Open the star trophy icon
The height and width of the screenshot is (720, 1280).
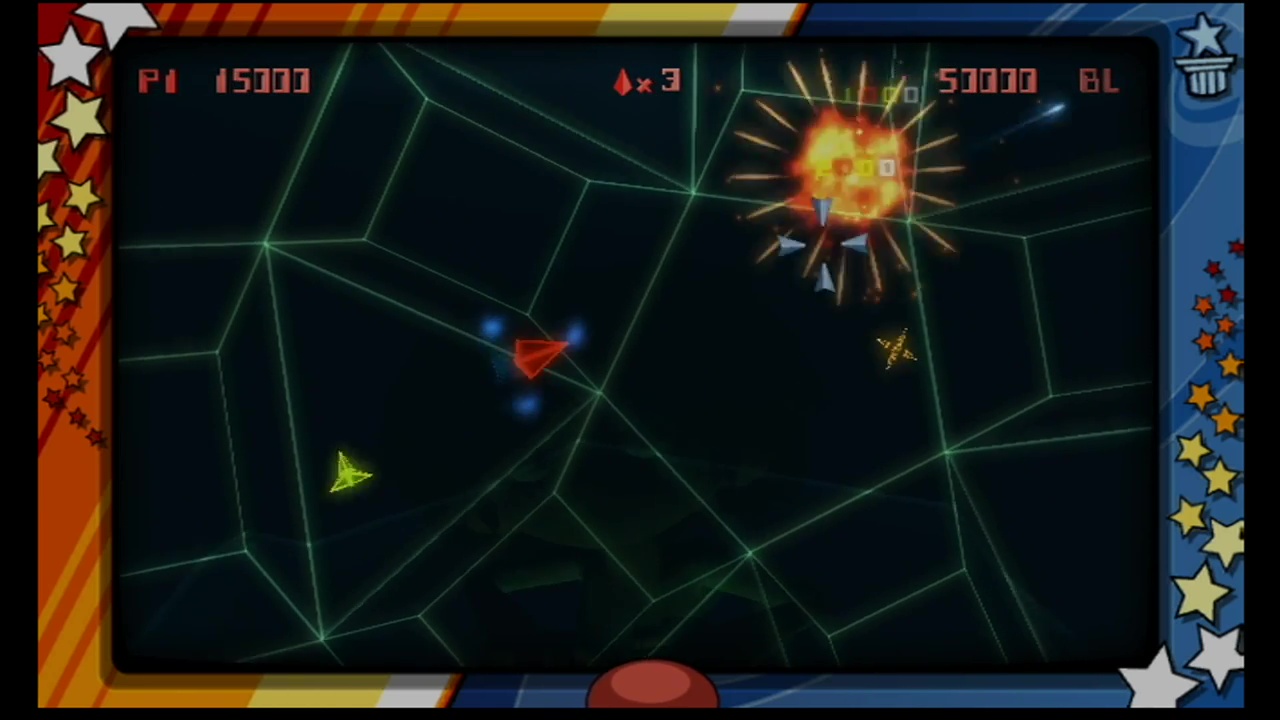point(1205,58)
